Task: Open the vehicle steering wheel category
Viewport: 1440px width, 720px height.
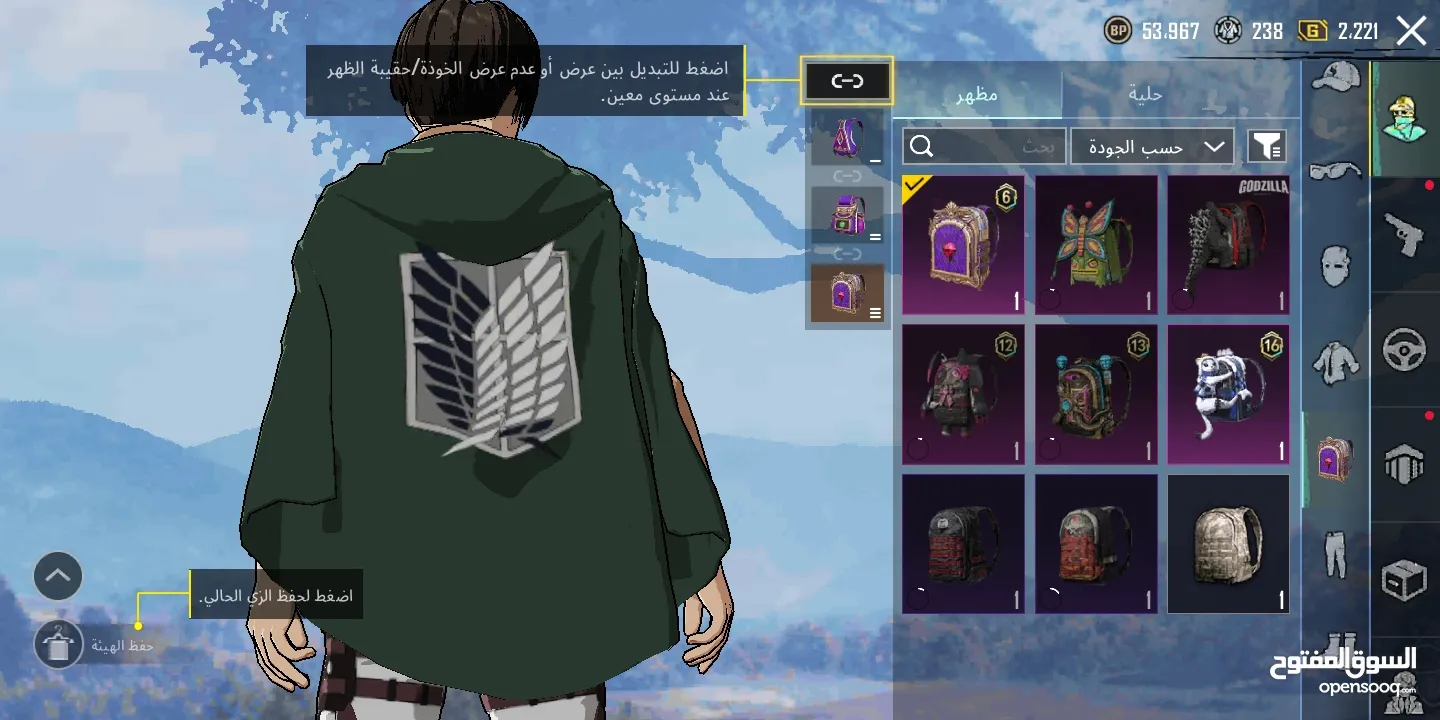Action: tap(1404, 349)
